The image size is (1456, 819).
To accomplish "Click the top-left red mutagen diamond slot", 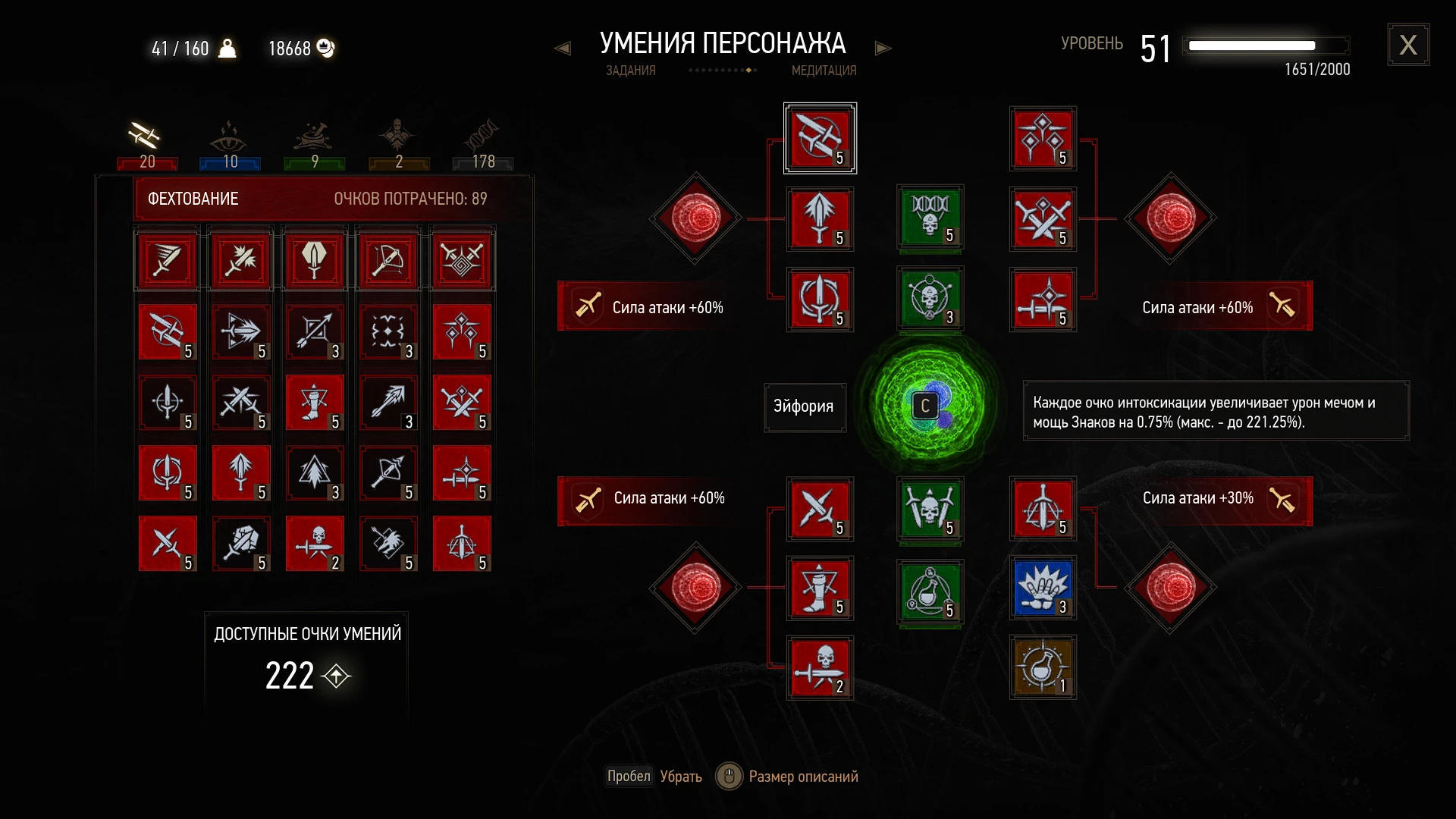I will click(693, 219).
